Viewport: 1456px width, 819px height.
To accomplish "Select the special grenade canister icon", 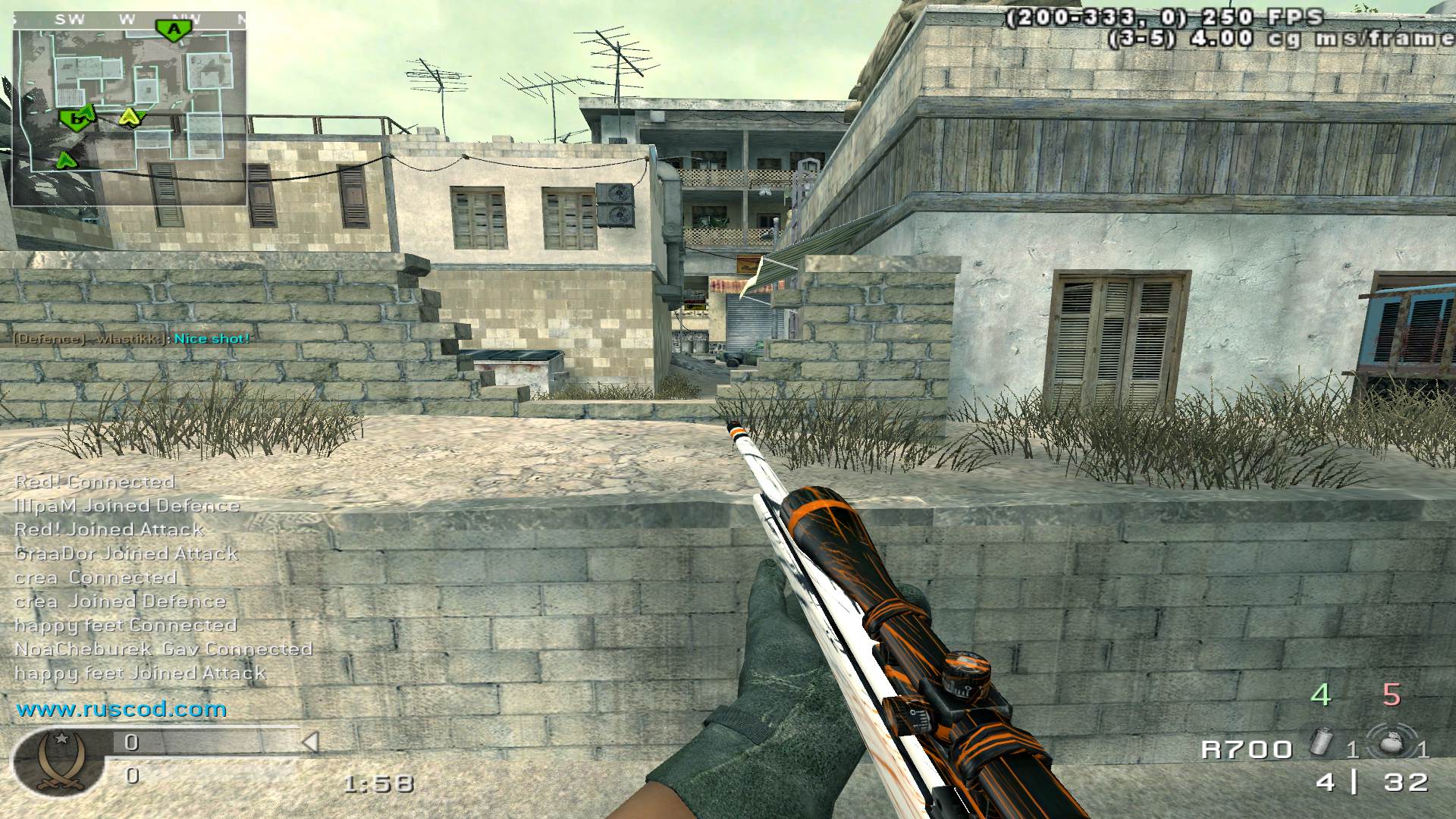I will (x=1320, y=742).
